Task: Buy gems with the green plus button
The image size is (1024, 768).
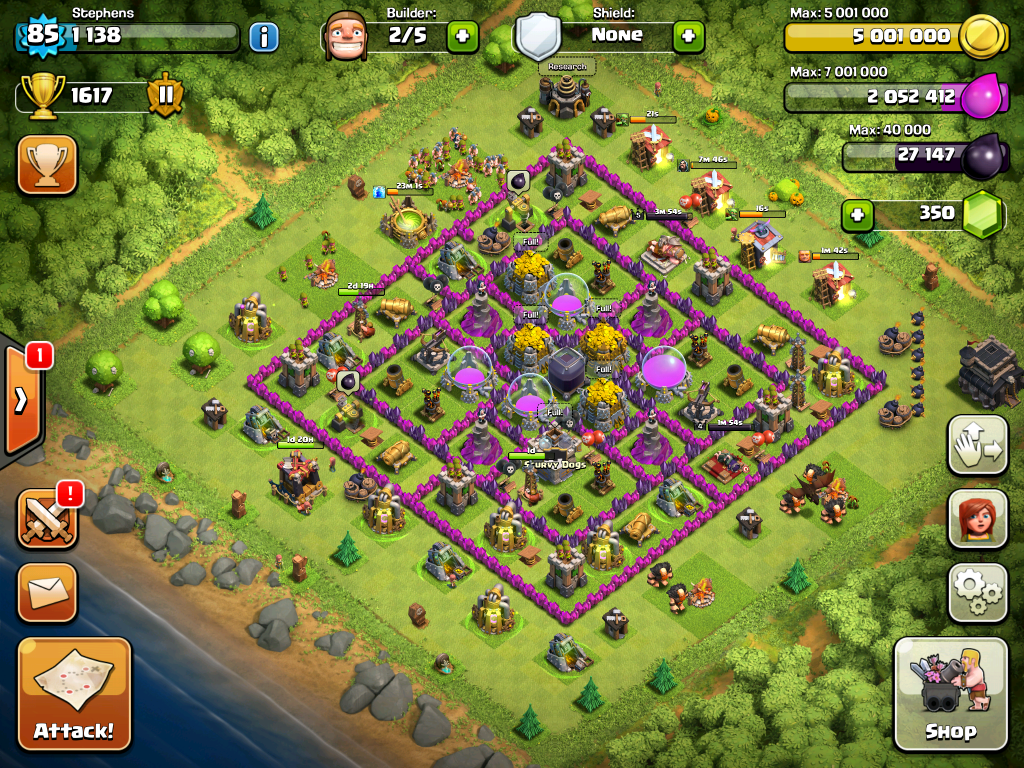Action: click(x=856, y=214)
